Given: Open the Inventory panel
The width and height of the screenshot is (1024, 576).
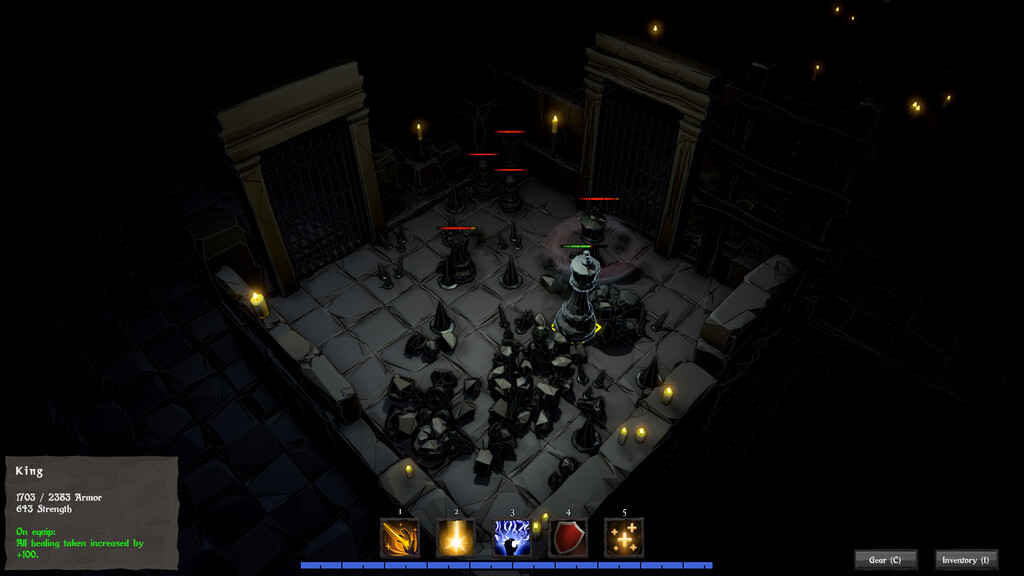Looking at the screenshot, I should [966, 560].
